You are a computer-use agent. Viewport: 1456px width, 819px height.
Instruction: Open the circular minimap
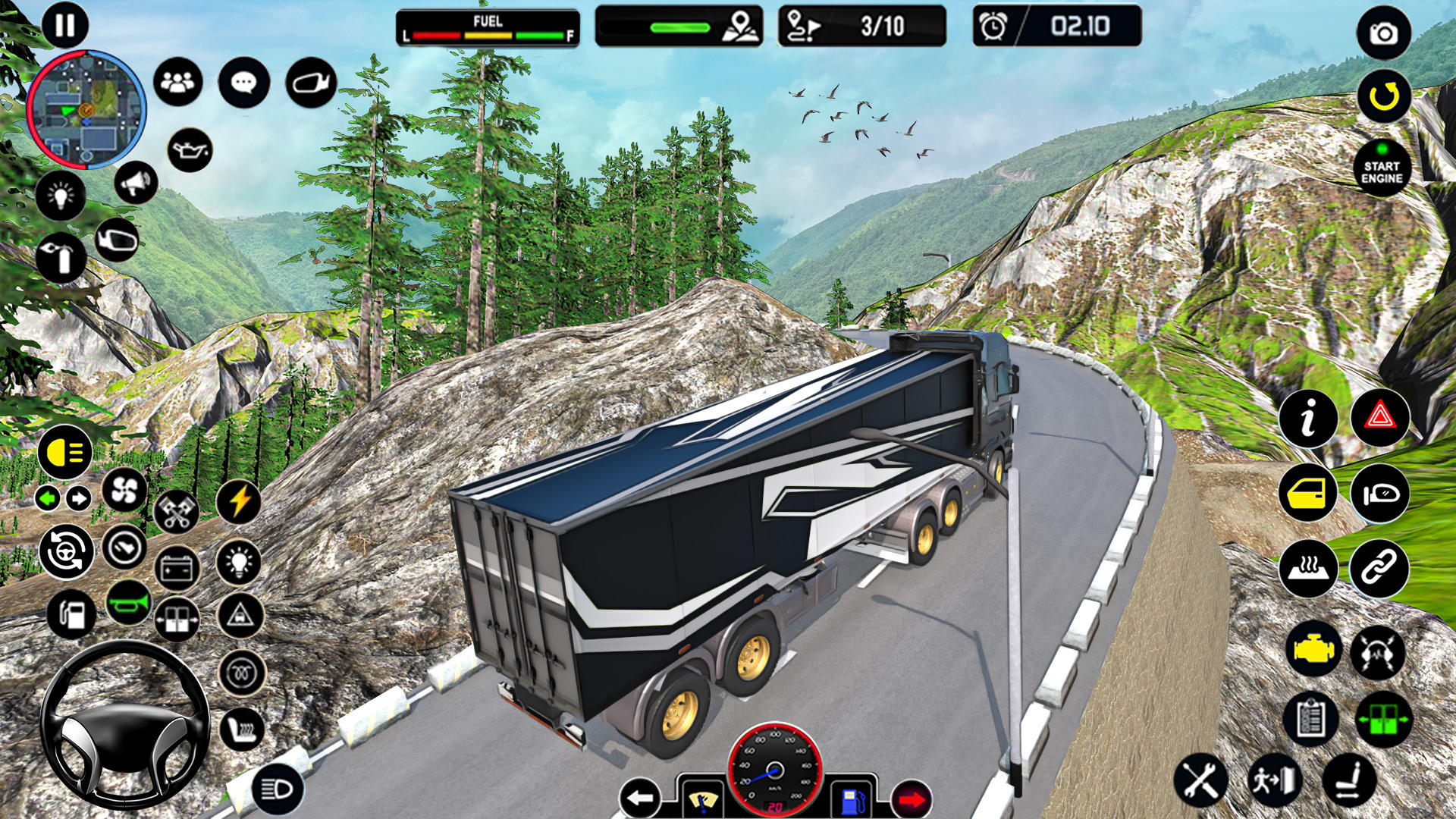coord(86,109)
